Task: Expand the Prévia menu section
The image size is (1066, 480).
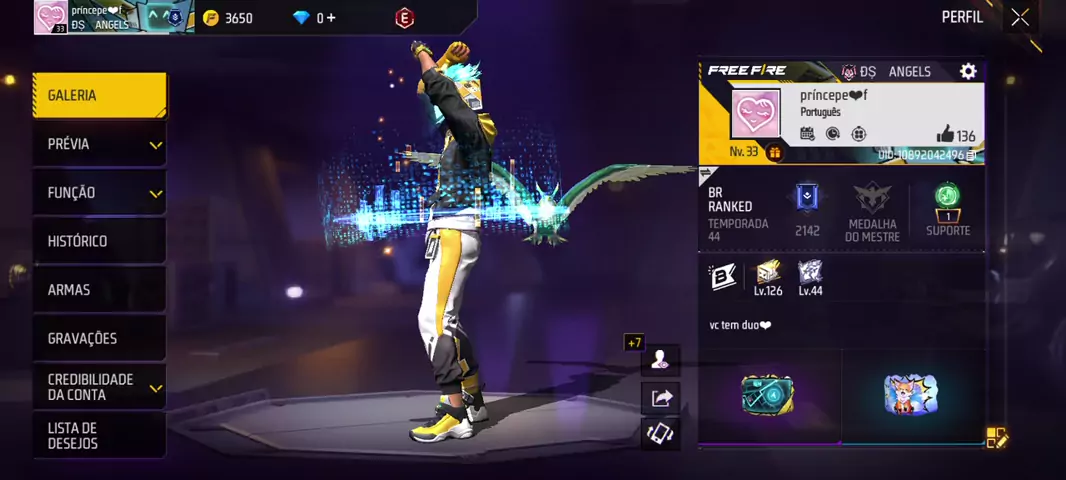Action: tap(99, 145)
